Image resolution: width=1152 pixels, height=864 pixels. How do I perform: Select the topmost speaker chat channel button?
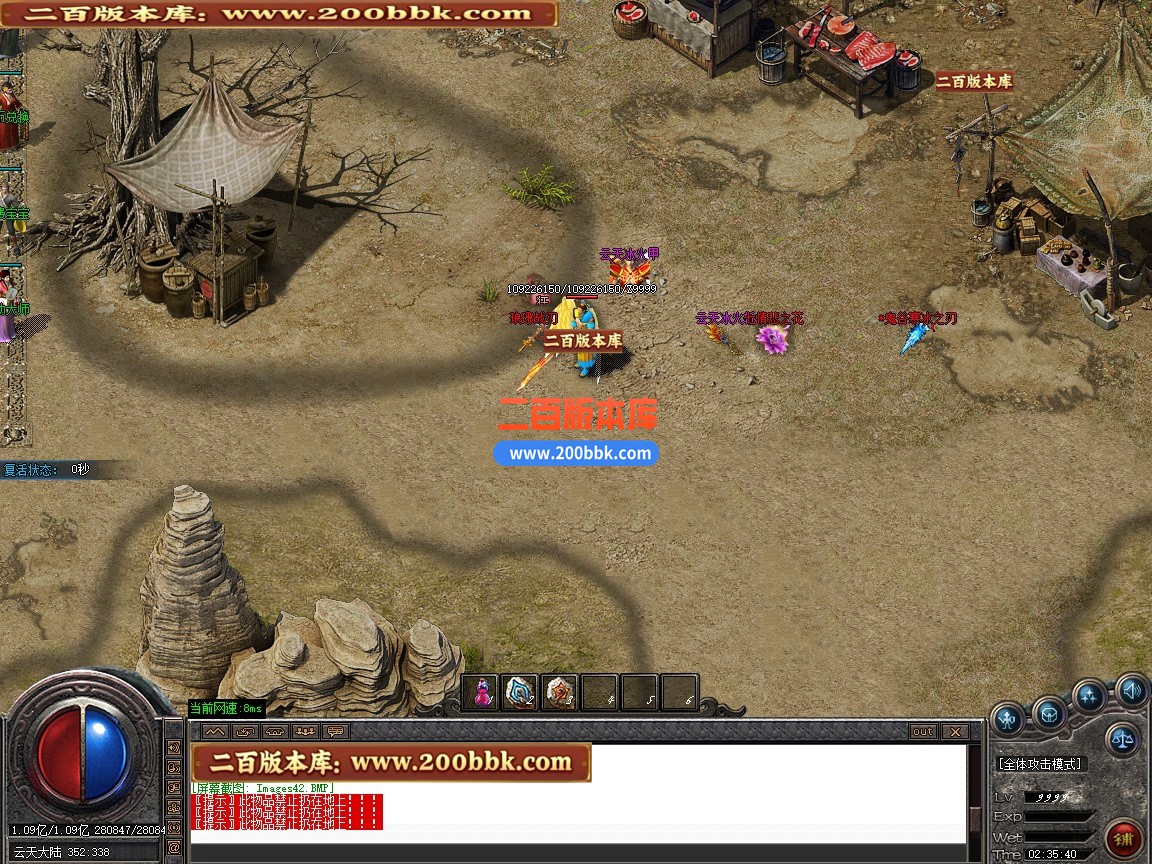click(174, 748)
